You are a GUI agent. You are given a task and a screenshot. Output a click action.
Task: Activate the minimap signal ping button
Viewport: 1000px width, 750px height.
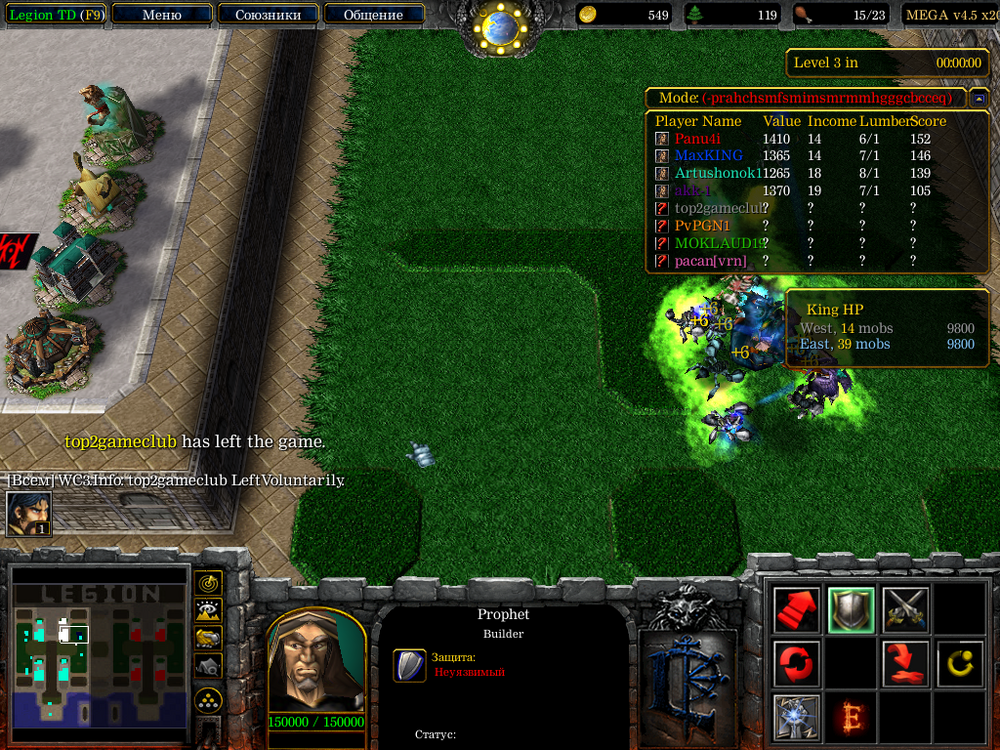208,581
